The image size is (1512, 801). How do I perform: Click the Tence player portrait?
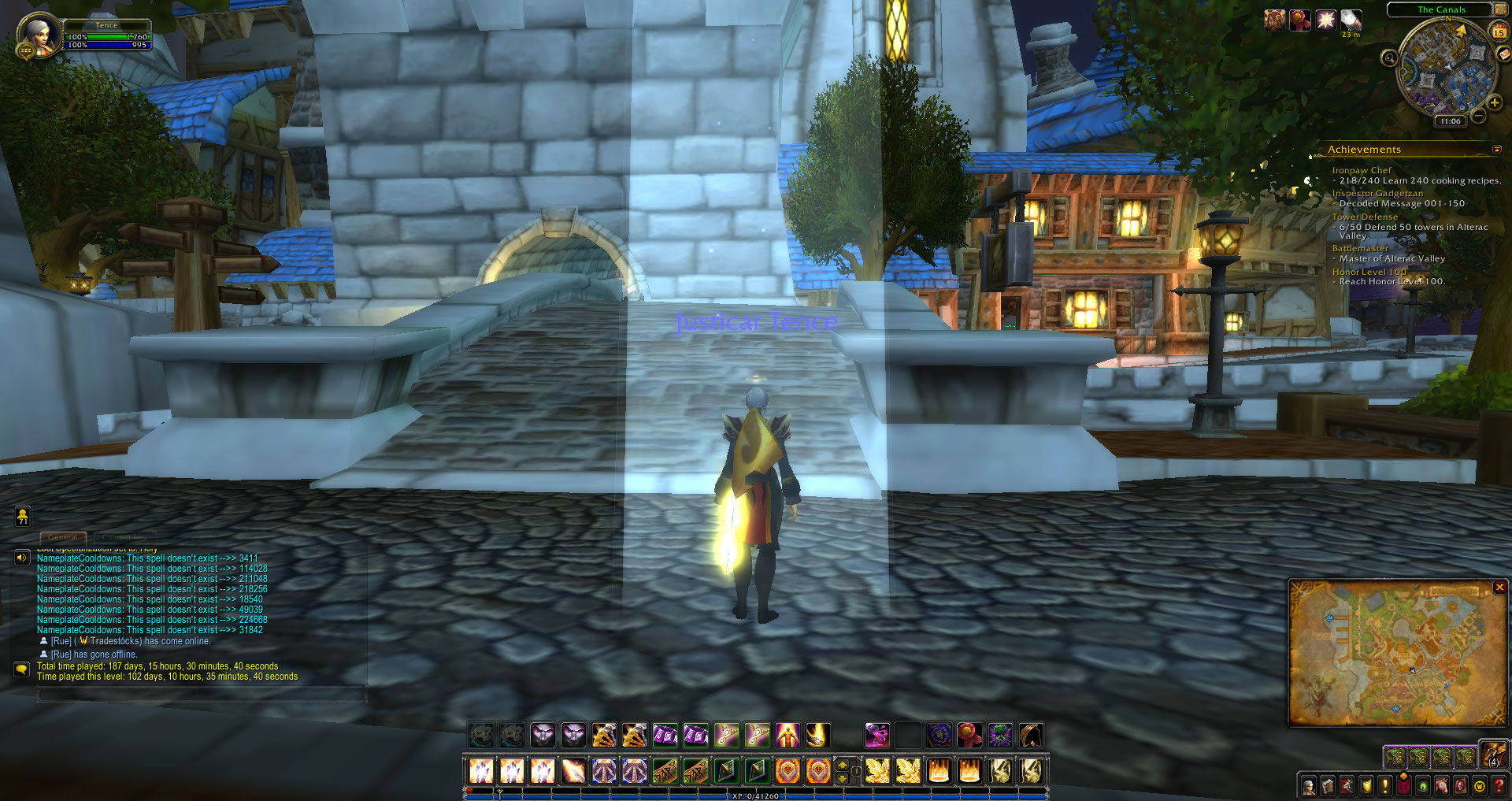[x=38, y=35]
